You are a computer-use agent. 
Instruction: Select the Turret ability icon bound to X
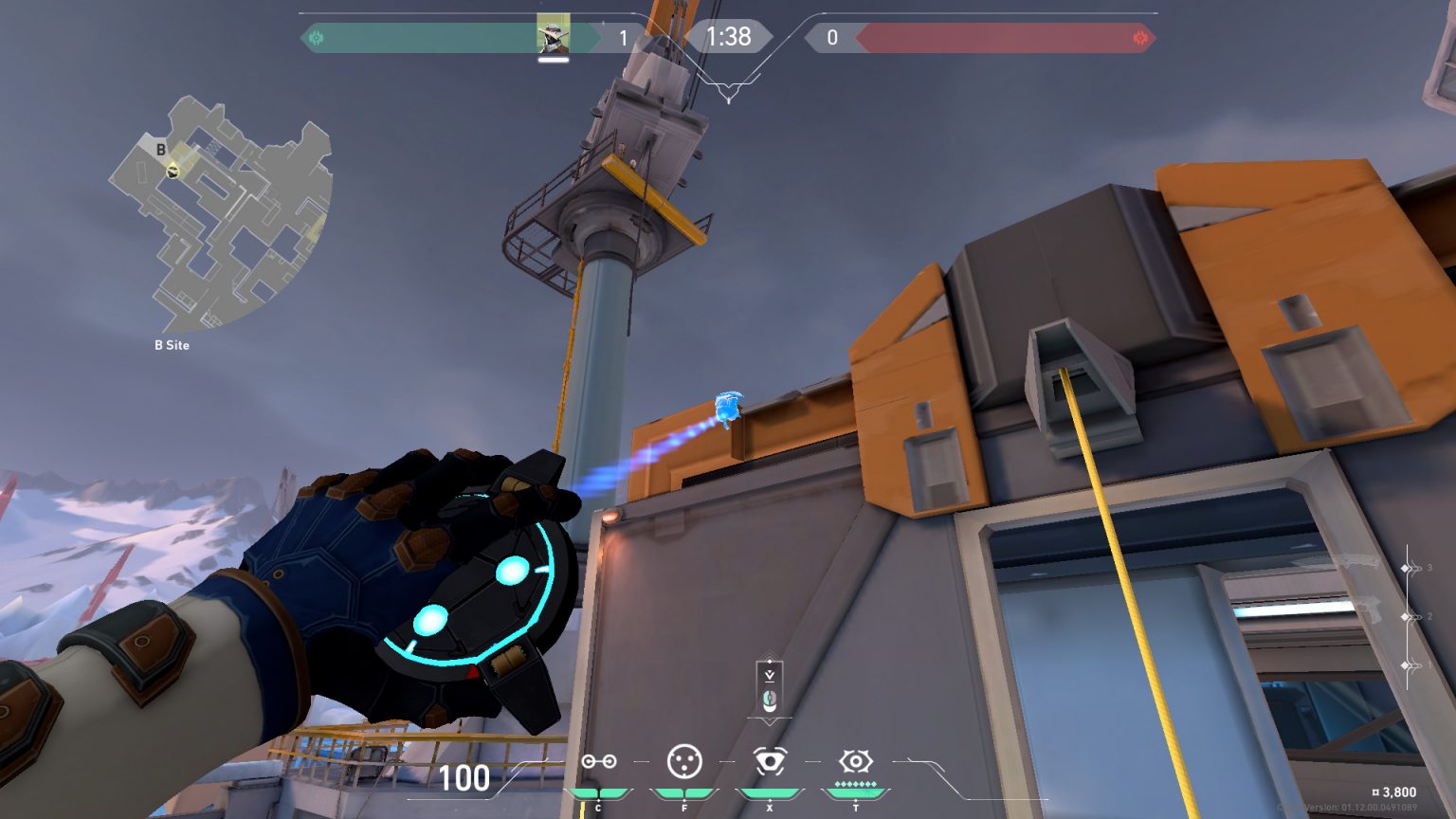pyautogui.click(x=770, y=761)
